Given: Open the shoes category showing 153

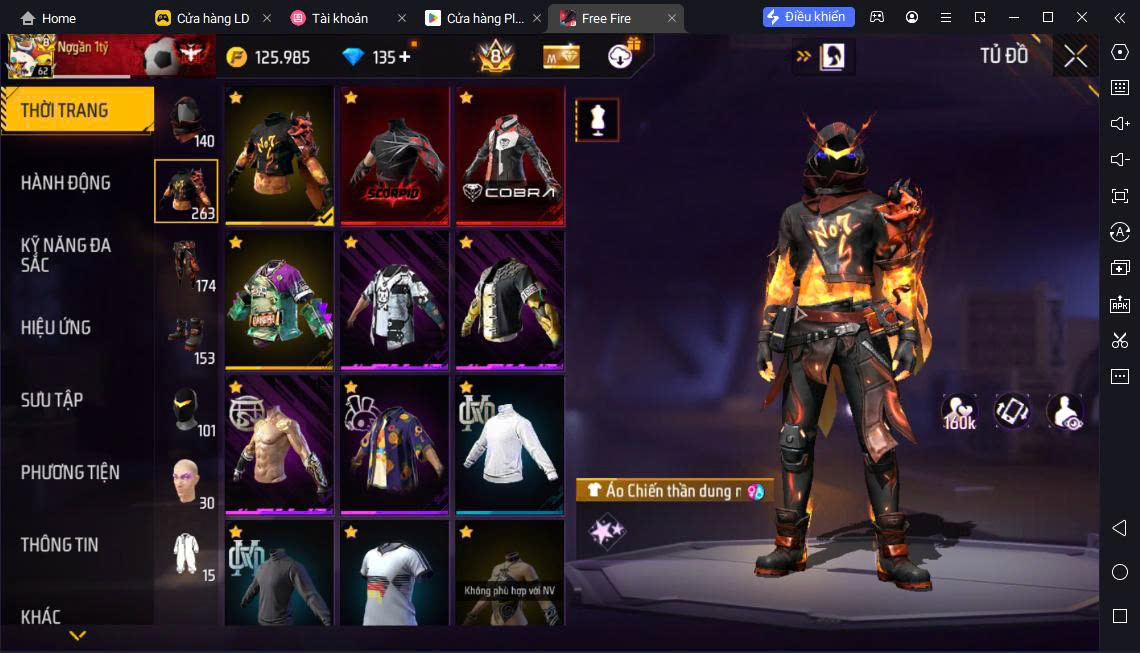Looking at the screenshot, I should click(x=186, y=336).
